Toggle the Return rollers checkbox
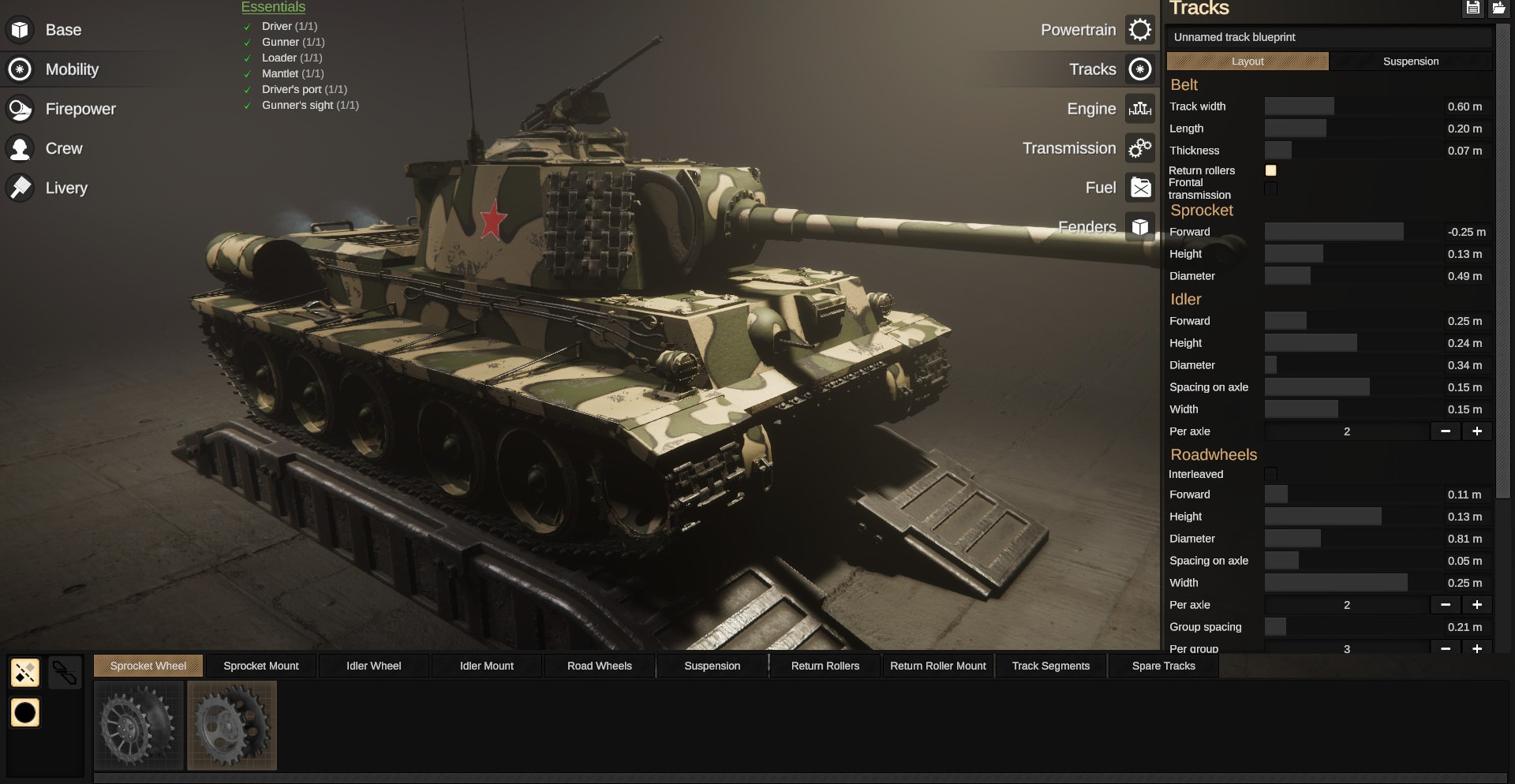The width and height of the screenshot is (1515, 784). tap(1270, 170)
